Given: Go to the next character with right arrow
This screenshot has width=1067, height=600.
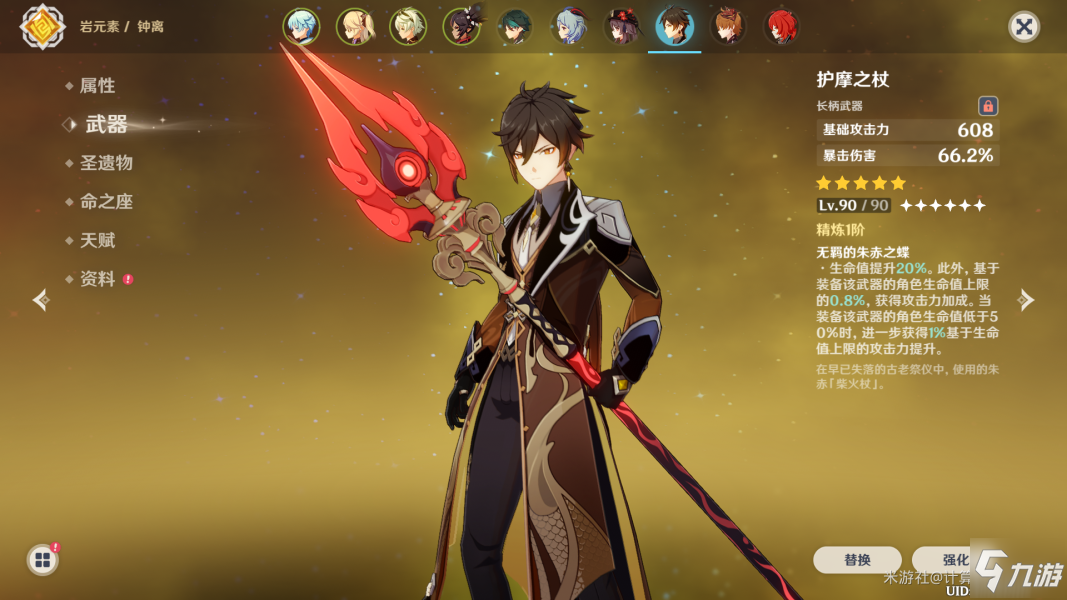Looking at the screenshot, I should pyautogui.click(x=1026, y=300).
